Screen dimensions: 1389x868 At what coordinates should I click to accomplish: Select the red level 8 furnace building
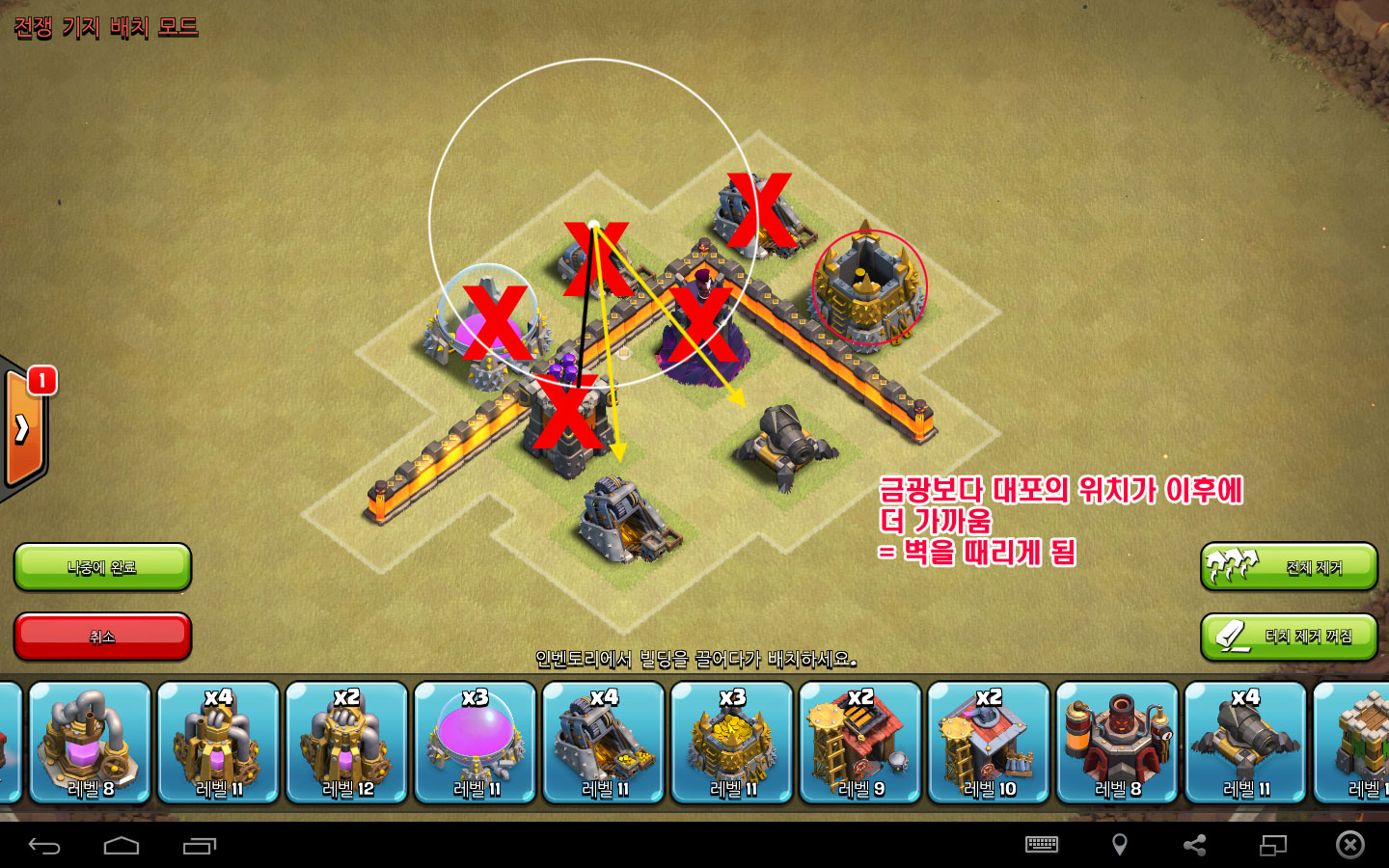(1117, 743)
